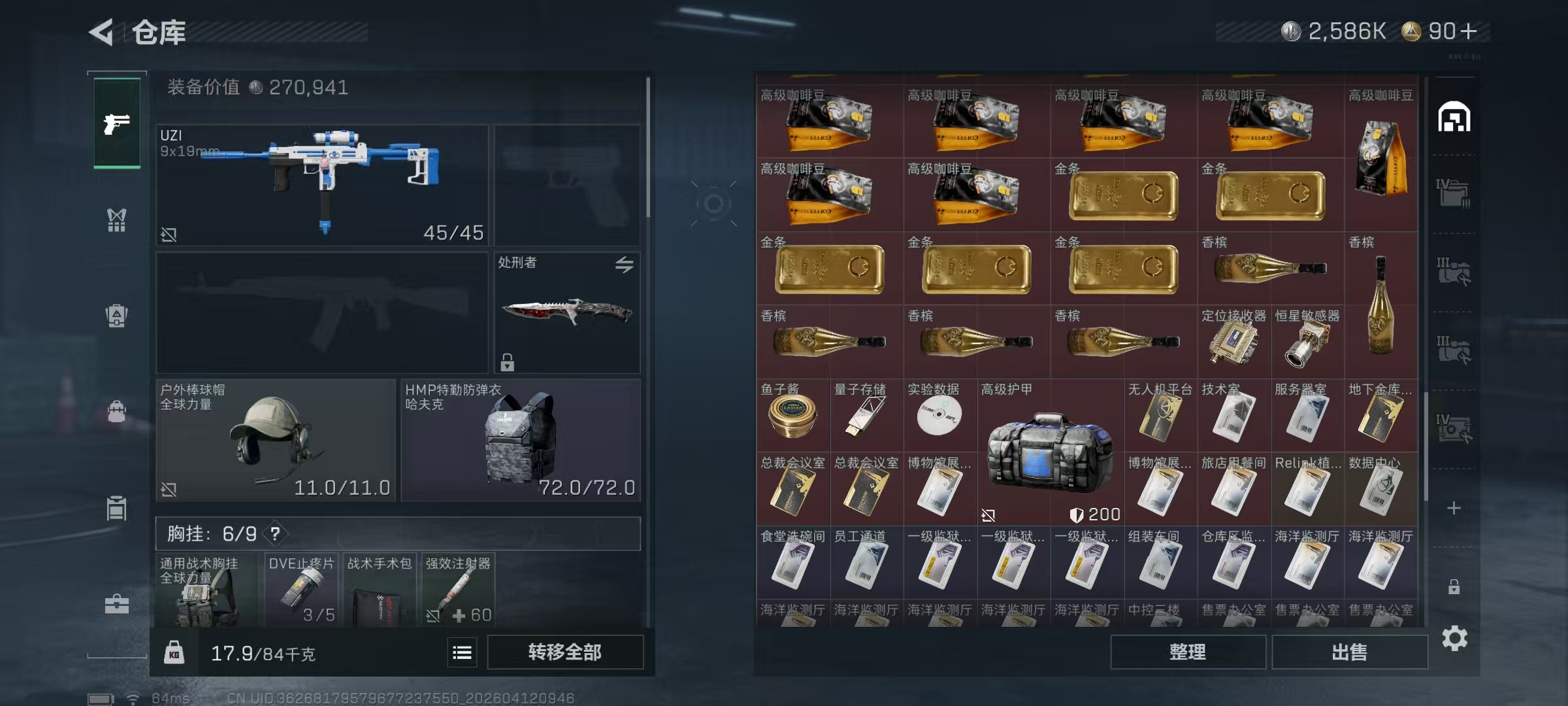1568x706 pixels.
Task: Select the 恒星敏感器 item
Action: [x=1307, y=342]
